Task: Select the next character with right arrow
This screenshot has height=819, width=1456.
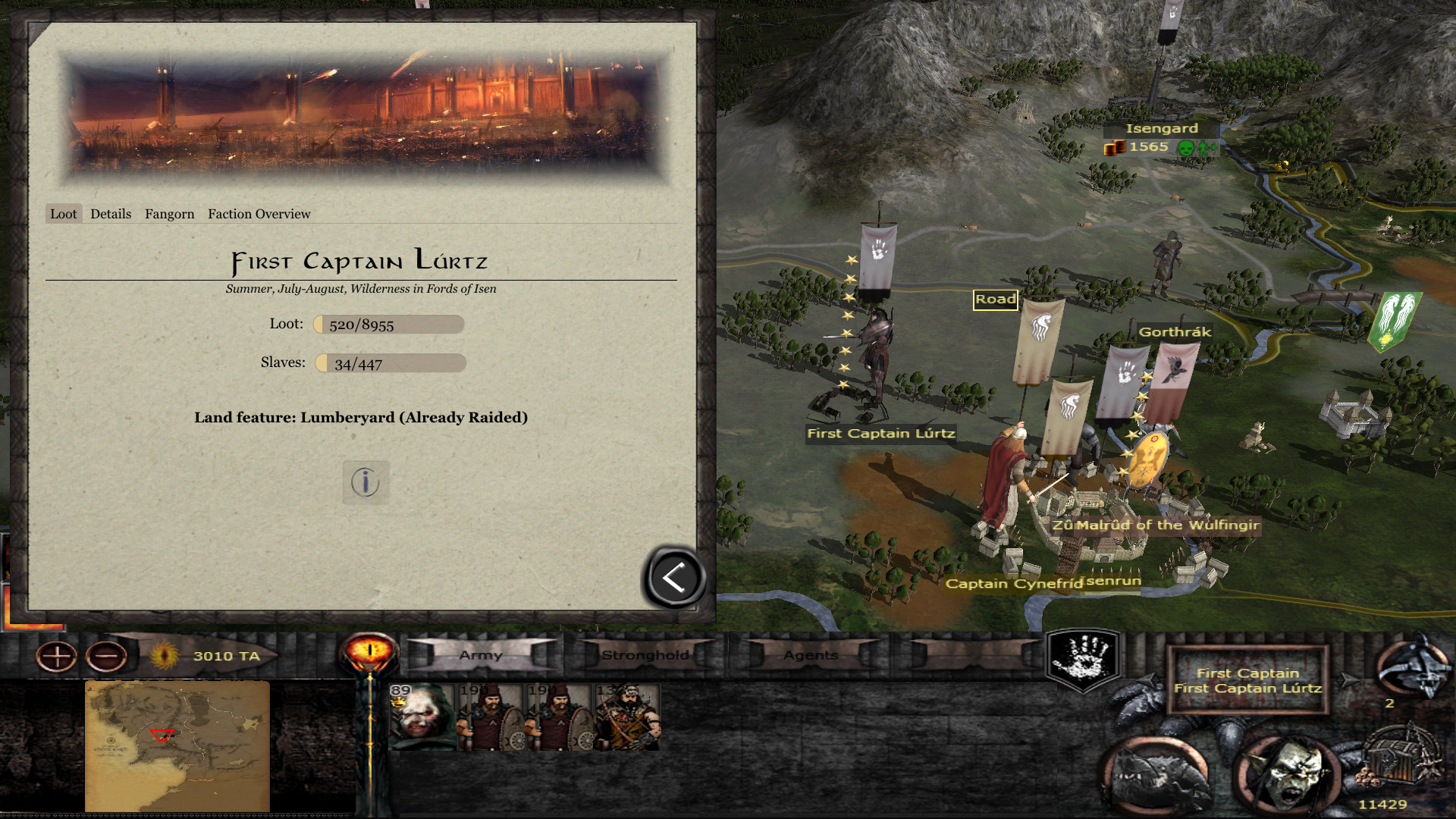Action: coord(1348,680)
